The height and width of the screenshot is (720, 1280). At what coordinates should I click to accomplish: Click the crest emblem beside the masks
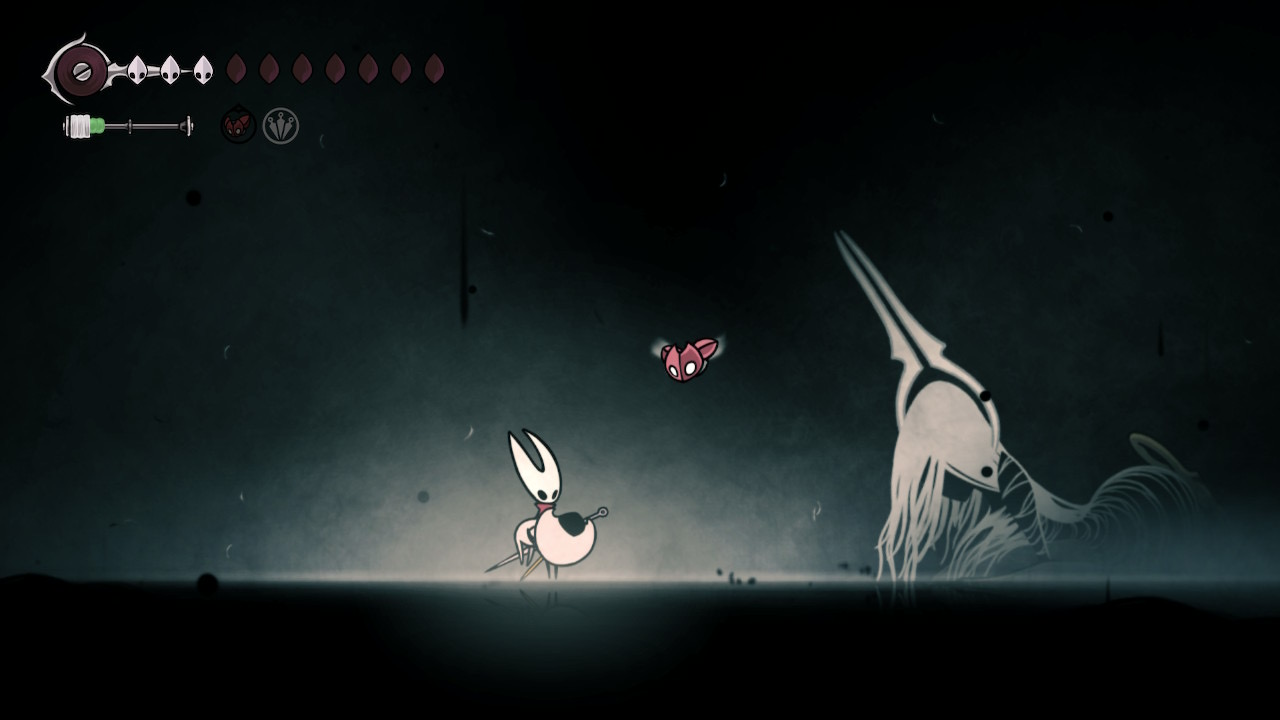79,70
